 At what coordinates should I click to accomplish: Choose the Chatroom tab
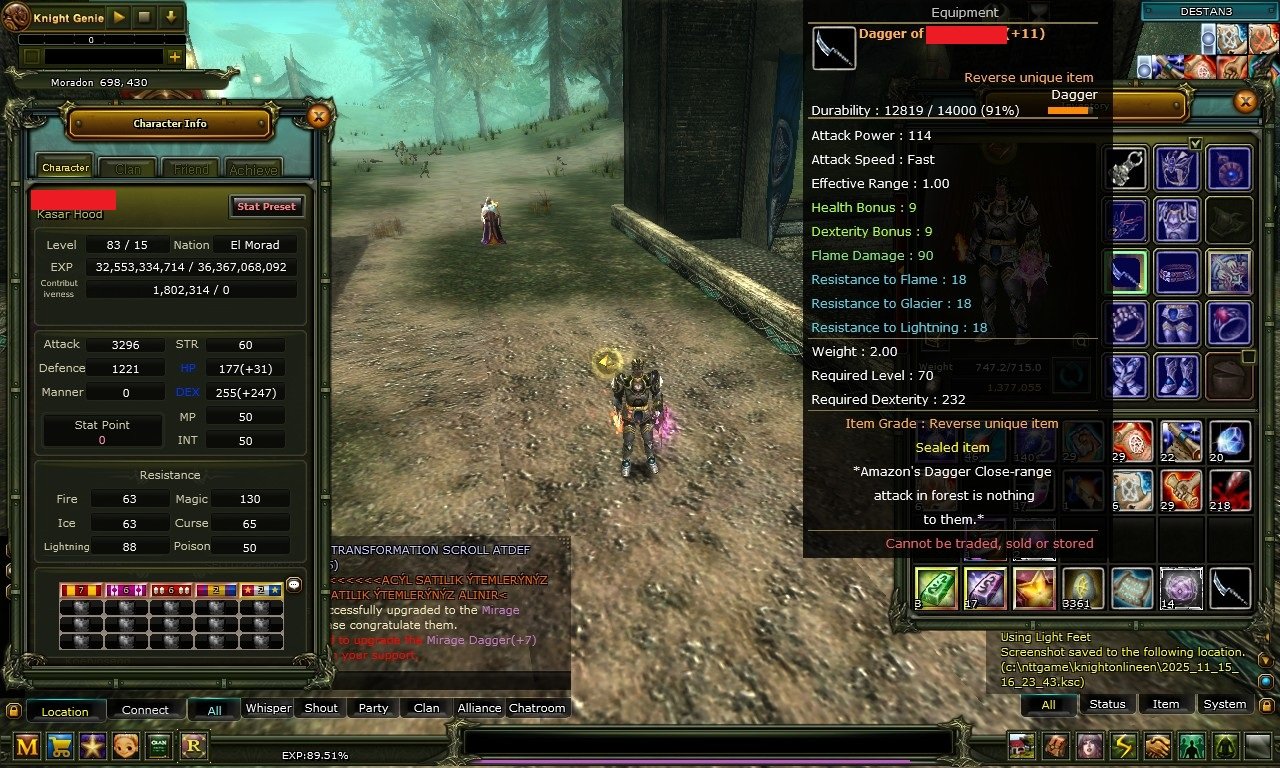click(537, 708)
